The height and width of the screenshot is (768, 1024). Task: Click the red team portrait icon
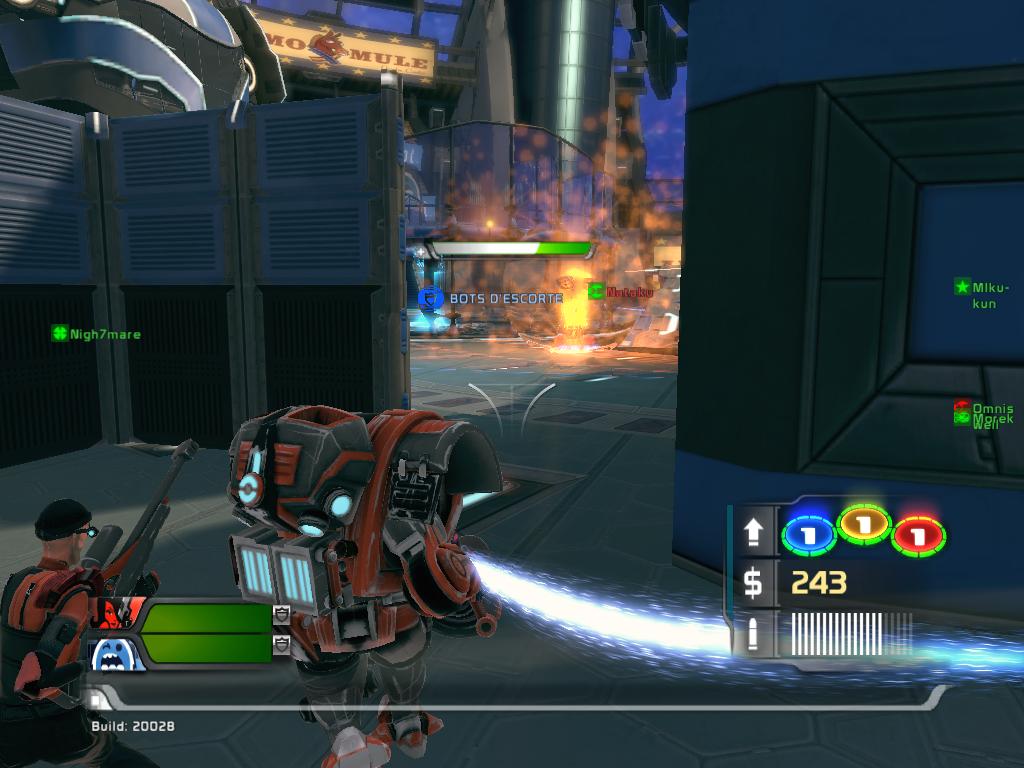click(x=118, y=612)
